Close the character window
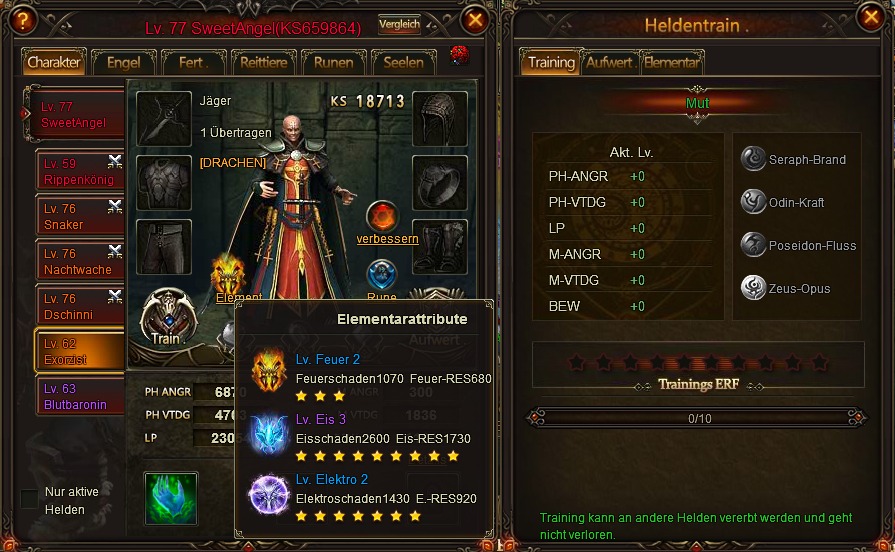895x552 pixels. click(x=475, y=19)
